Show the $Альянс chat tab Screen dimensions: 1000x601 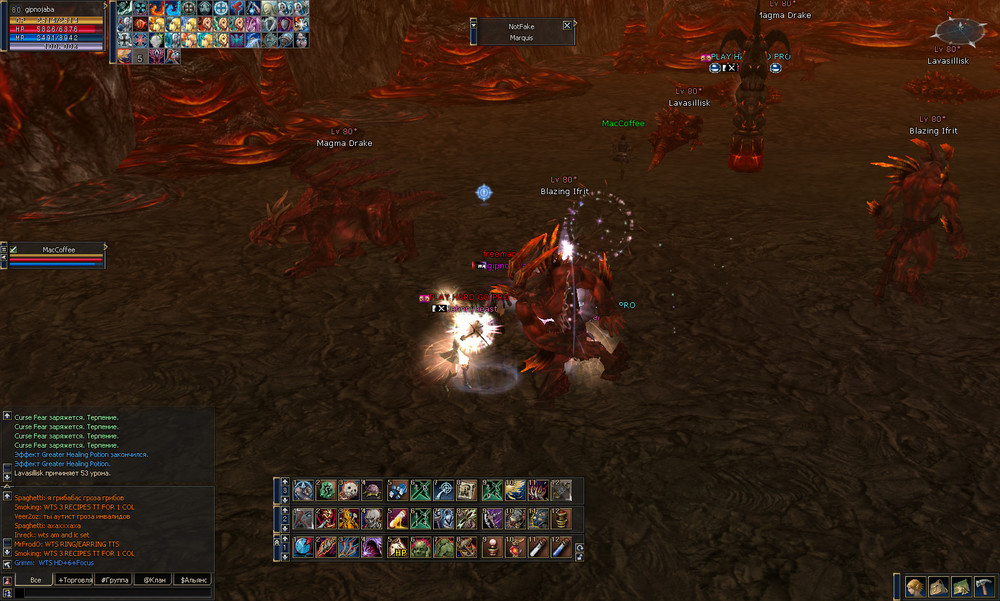[x=192, y=580]
